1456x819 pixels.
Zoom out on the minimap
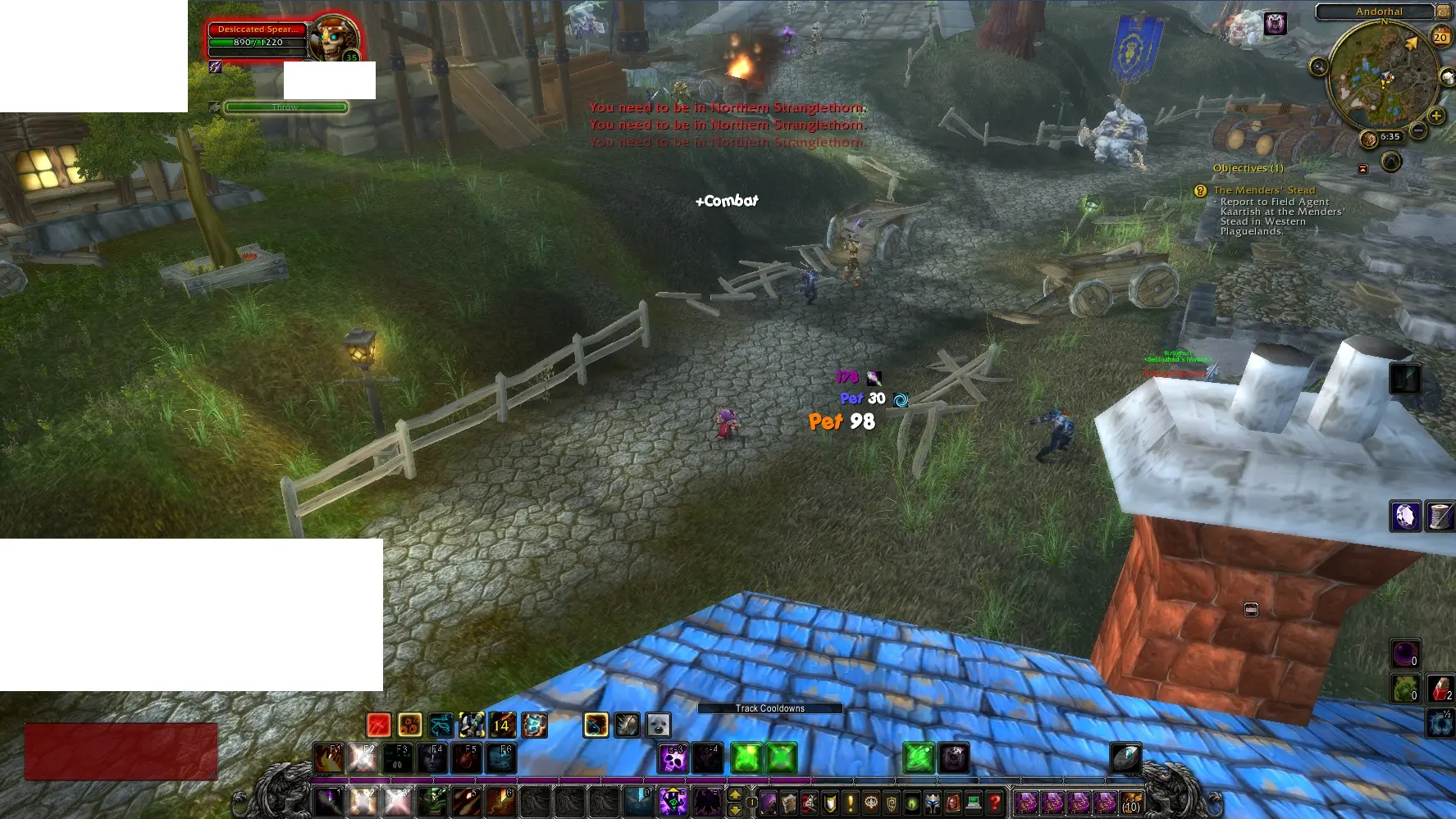[1417, 130]
